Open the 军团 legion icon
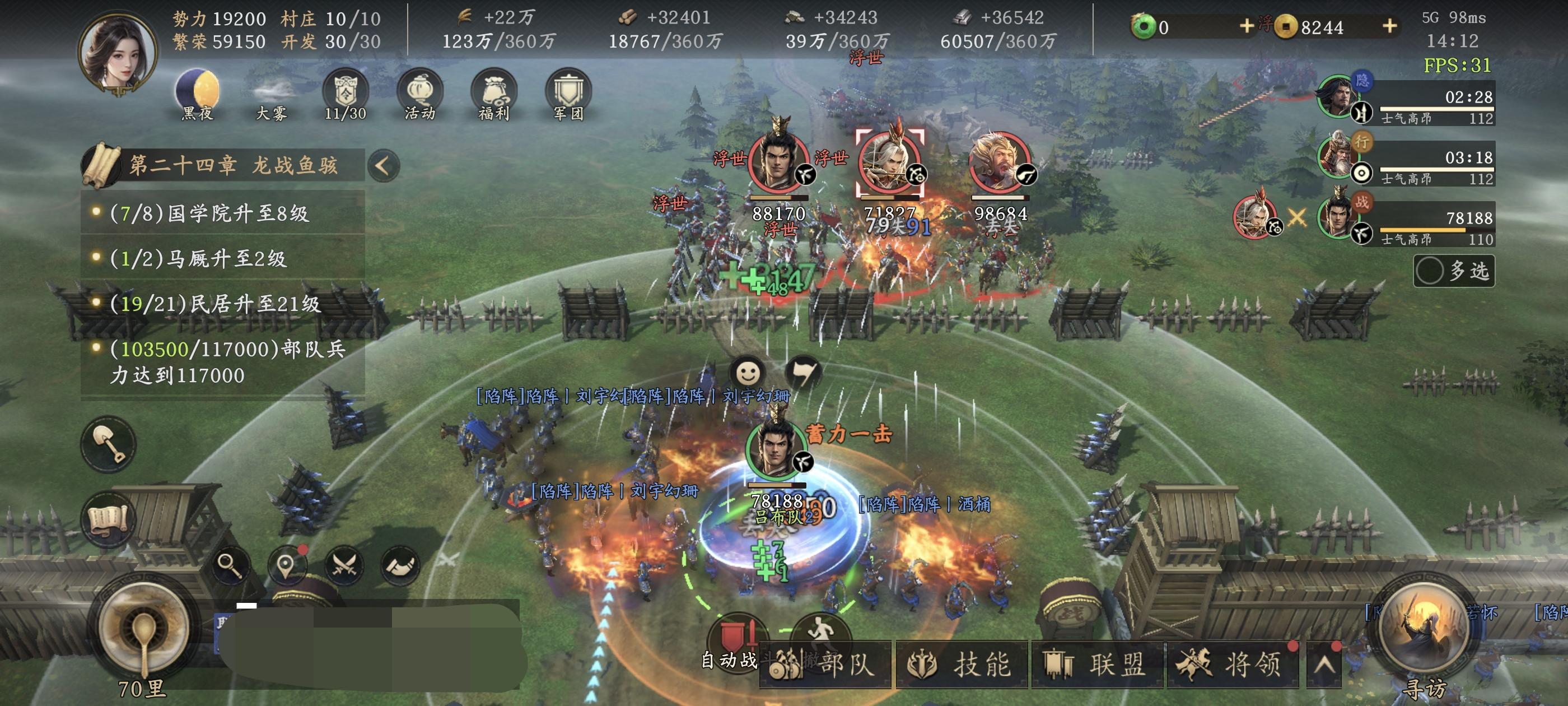This screenshot has width=1568, height=706. [568, 93]
